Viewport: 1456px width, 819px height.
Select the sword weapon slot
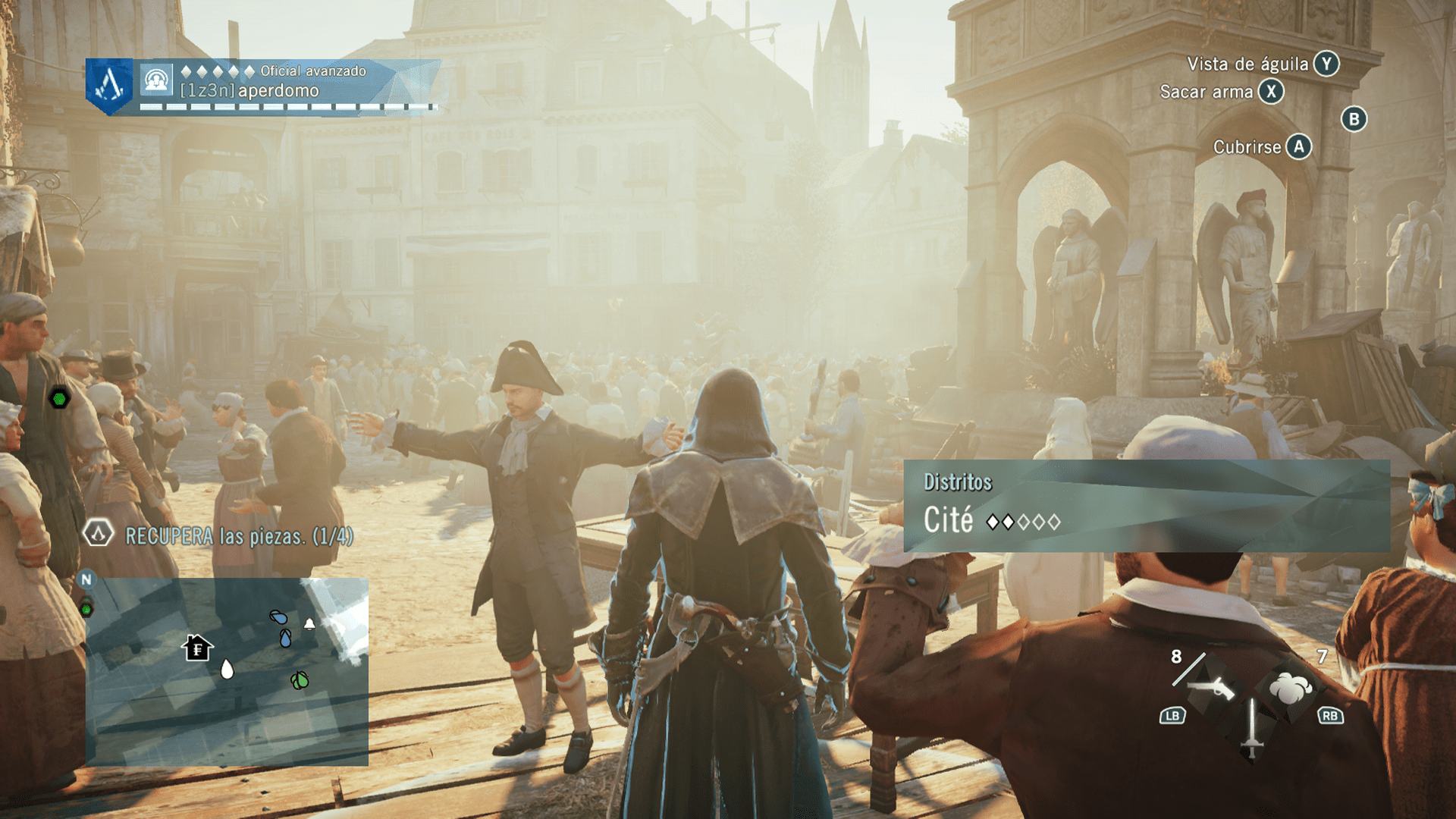[x=1251, y=730]
